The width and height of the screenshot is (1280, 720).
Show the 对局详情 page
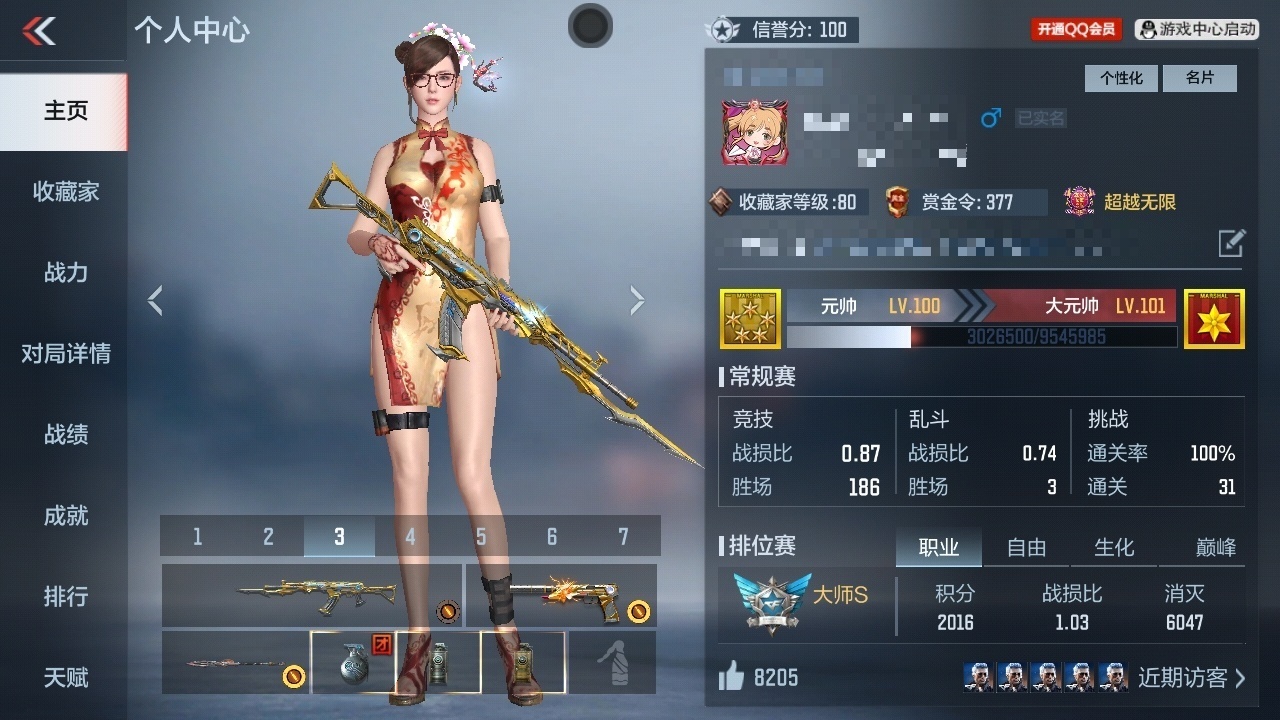(65, 353)
